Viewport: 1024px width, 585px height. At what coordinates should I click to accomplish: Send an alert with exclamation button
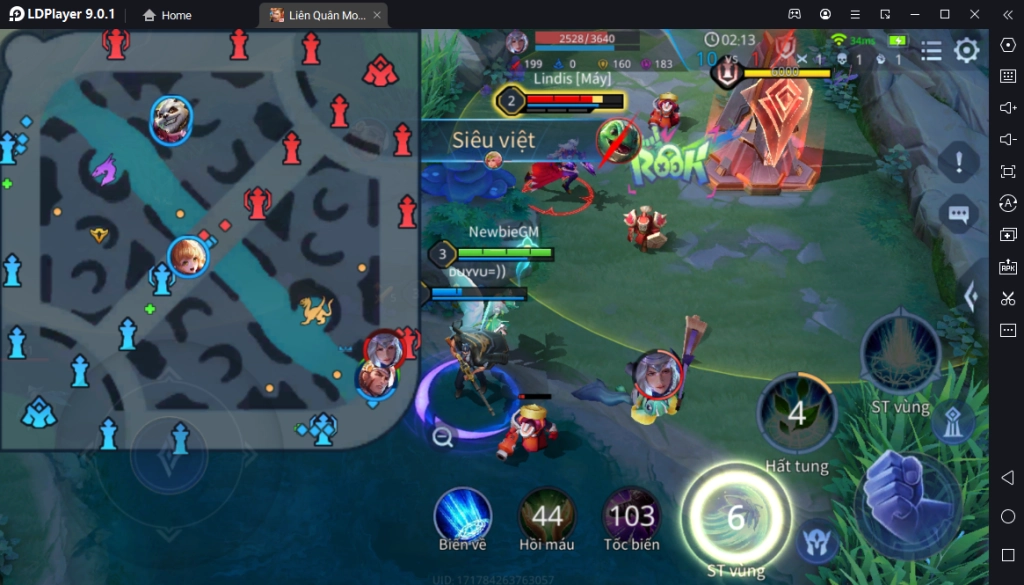tap(959, 160)
